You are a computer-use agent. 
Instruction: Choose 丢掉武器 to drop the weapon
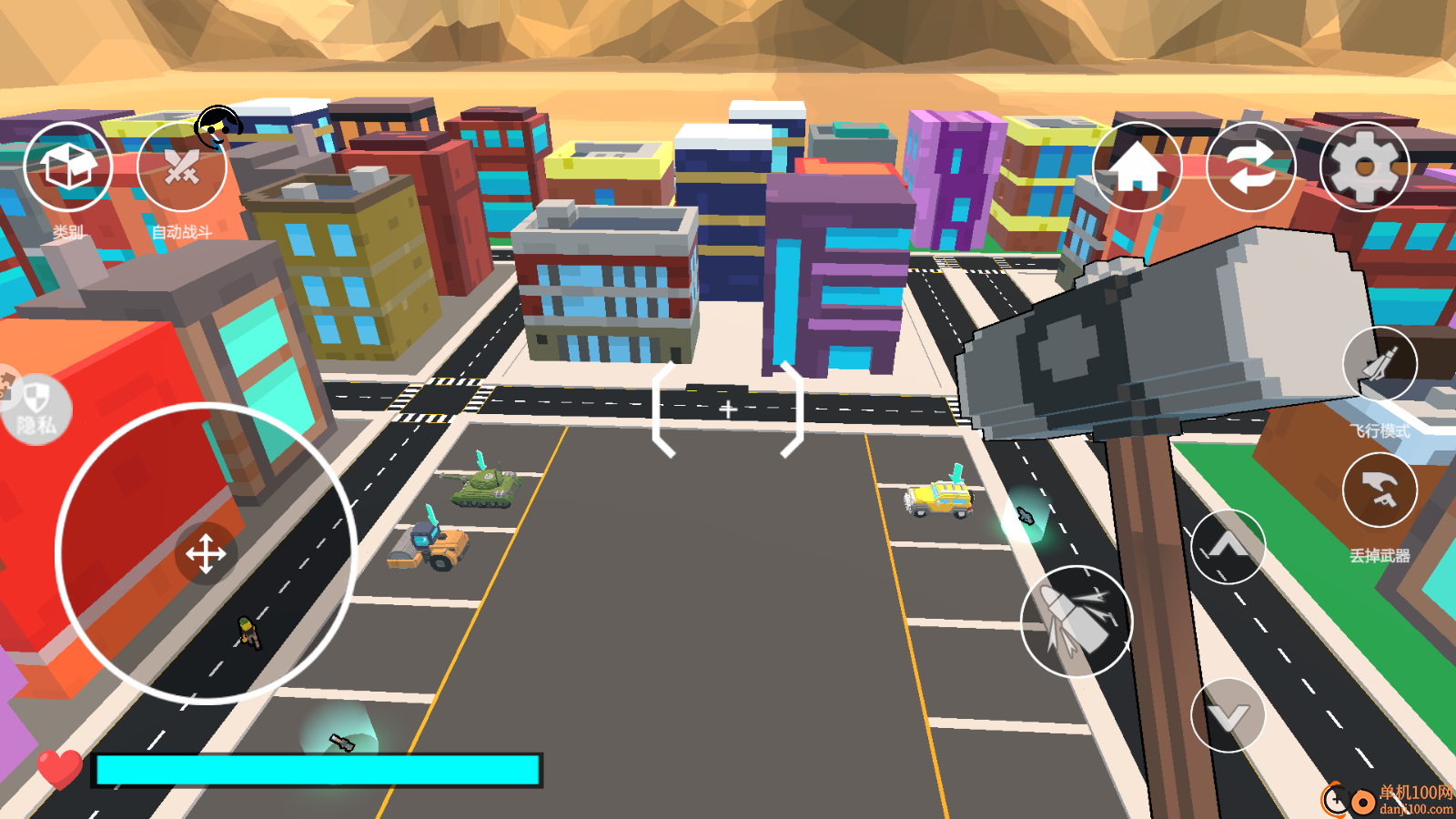click(x=1380, y=490)
